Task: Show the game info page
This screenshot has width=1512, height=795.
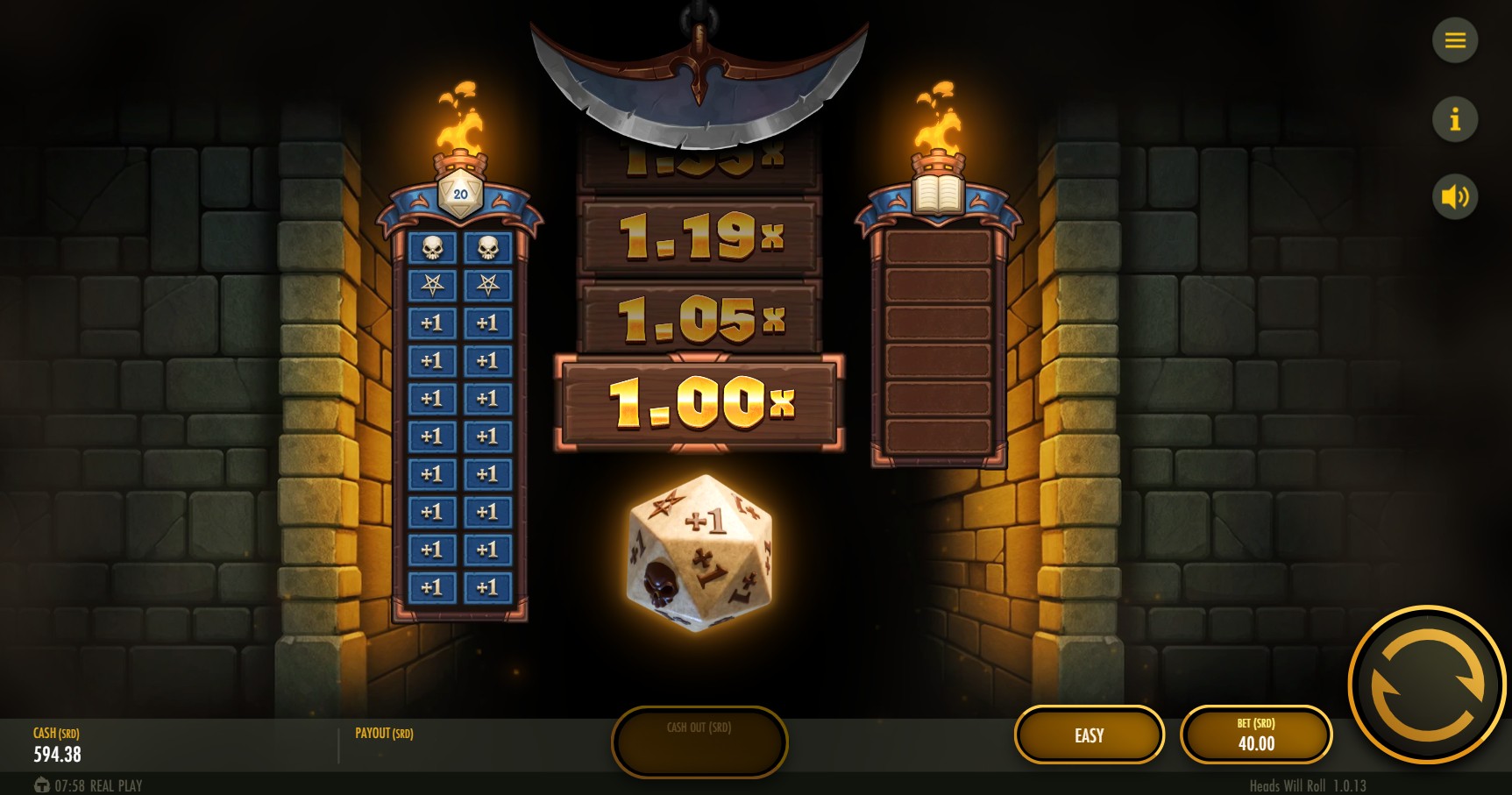Action: click(x=1455, y=118)
